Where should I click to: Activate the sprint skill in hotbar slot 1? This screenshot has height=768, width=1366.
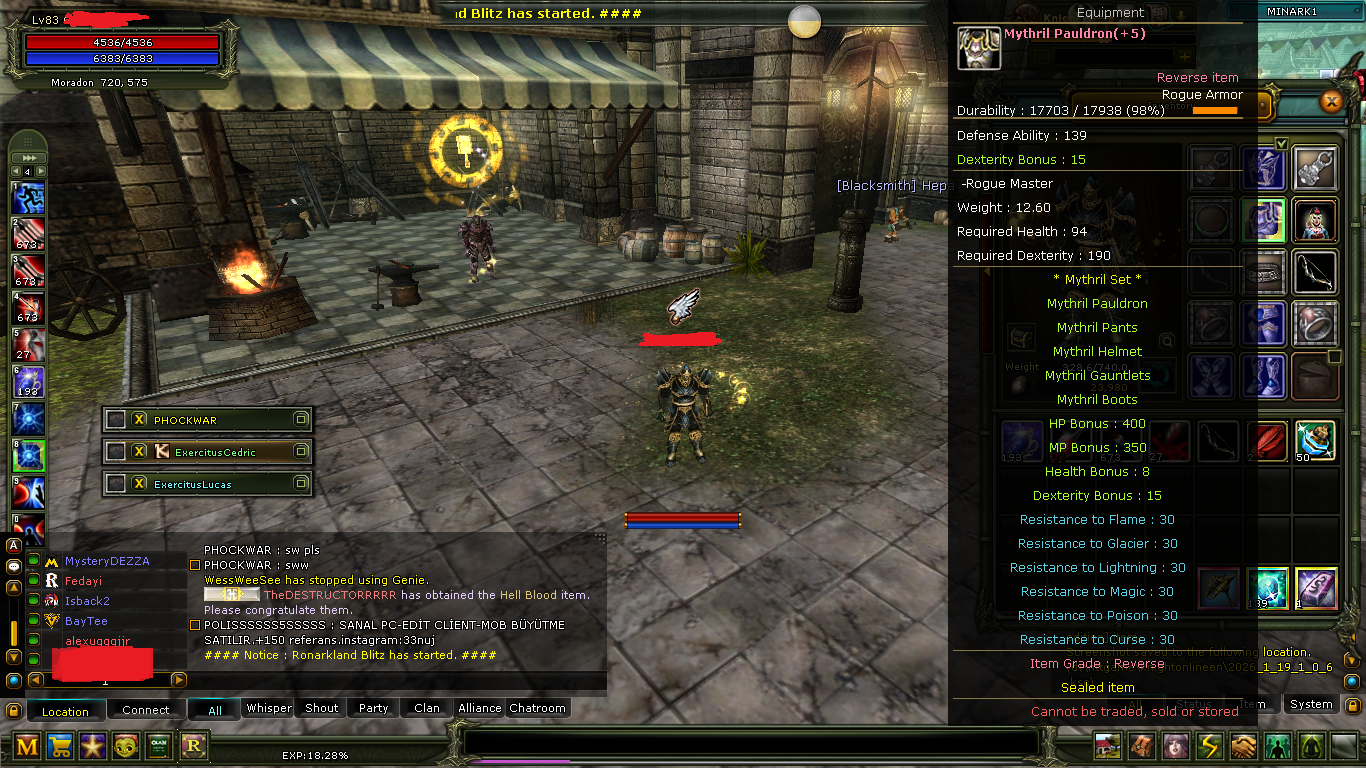[x=27, y=198]
